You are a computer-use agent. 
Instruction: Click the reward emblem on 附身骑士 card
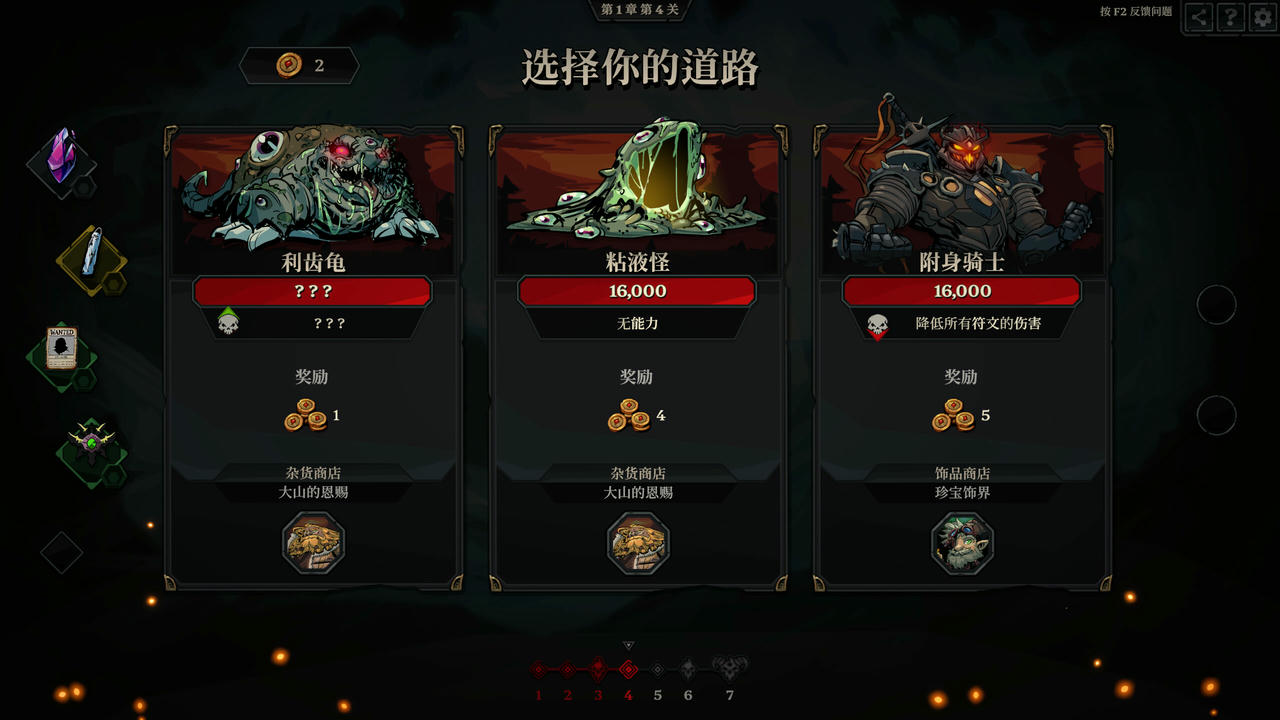point(962,543)
